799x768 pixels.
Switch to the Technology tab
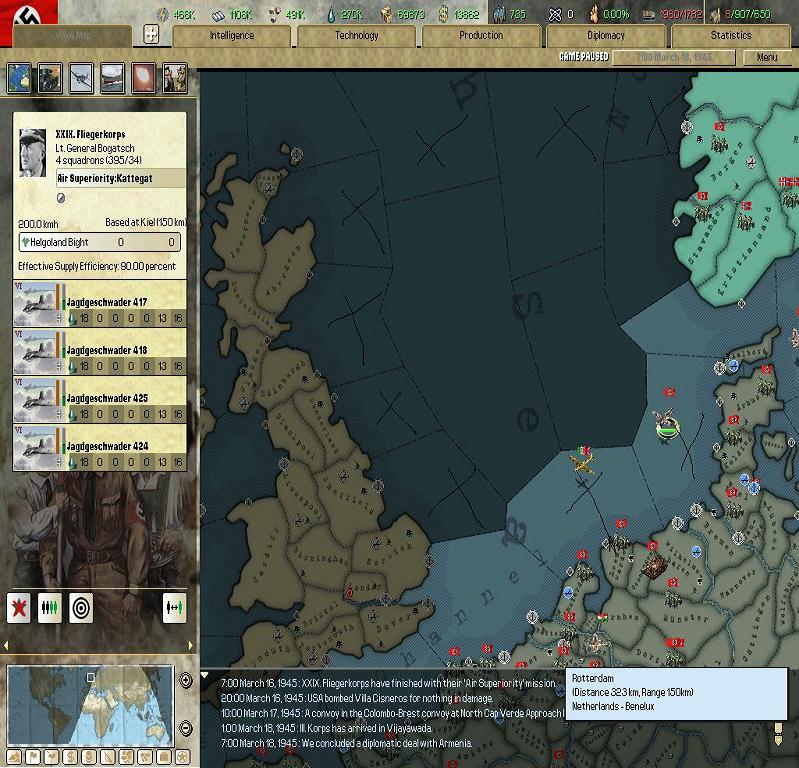[356, 36]
